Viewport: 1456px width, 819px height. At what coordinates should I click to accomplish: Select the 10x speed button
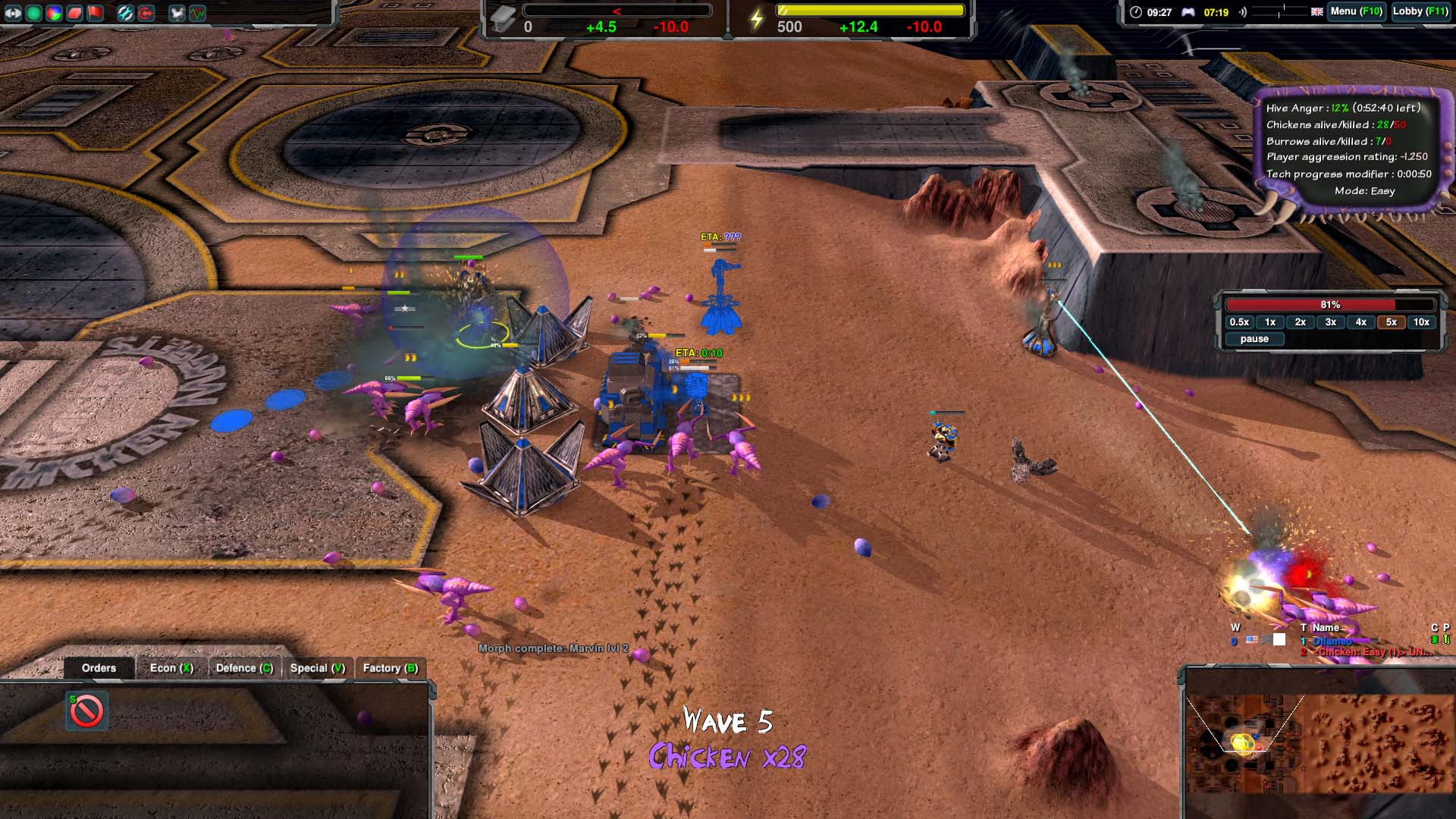(1421, 322)
